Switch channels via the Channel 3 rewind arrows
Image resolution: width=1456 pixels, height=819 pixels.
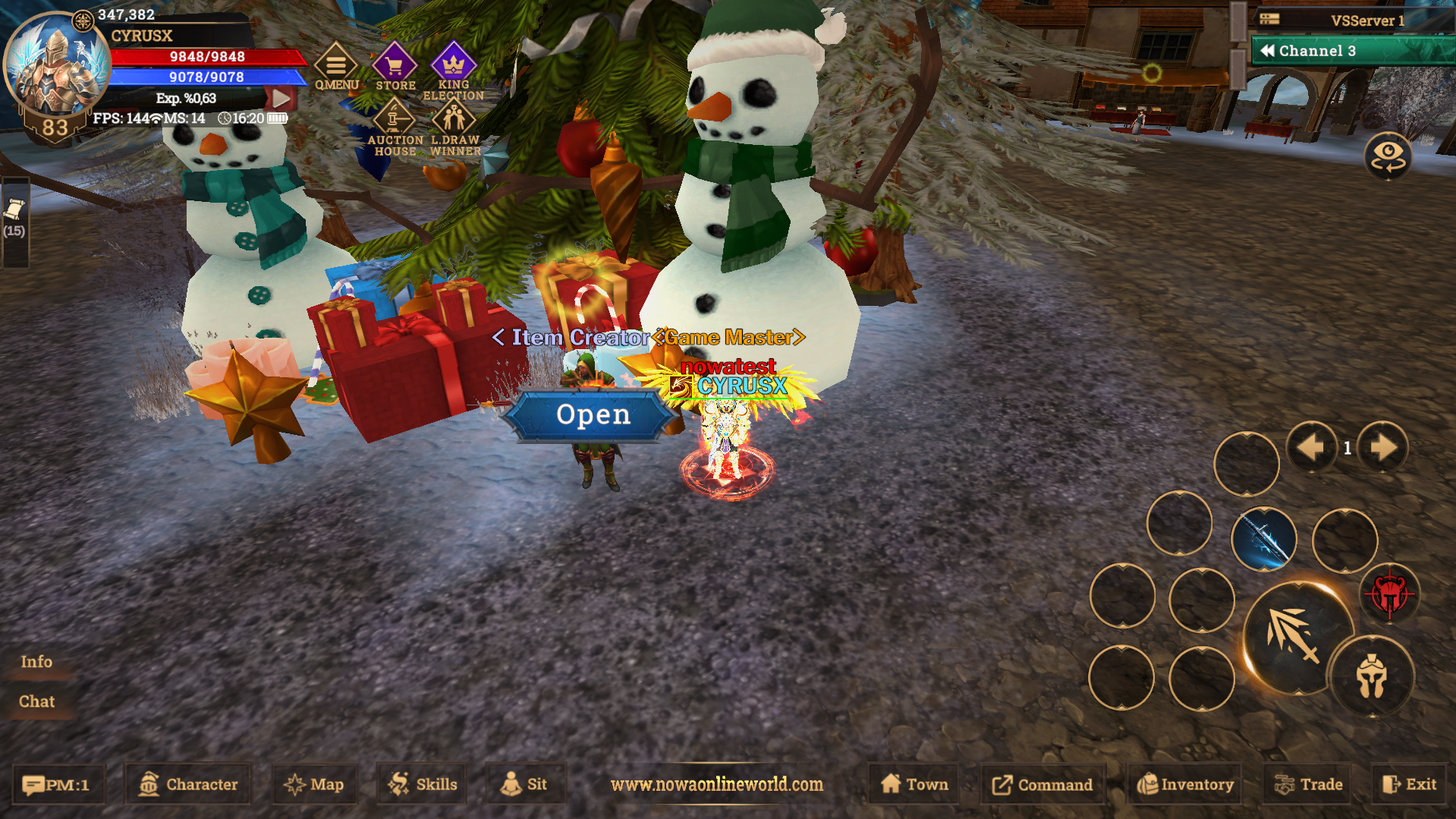click(1269, 50)
